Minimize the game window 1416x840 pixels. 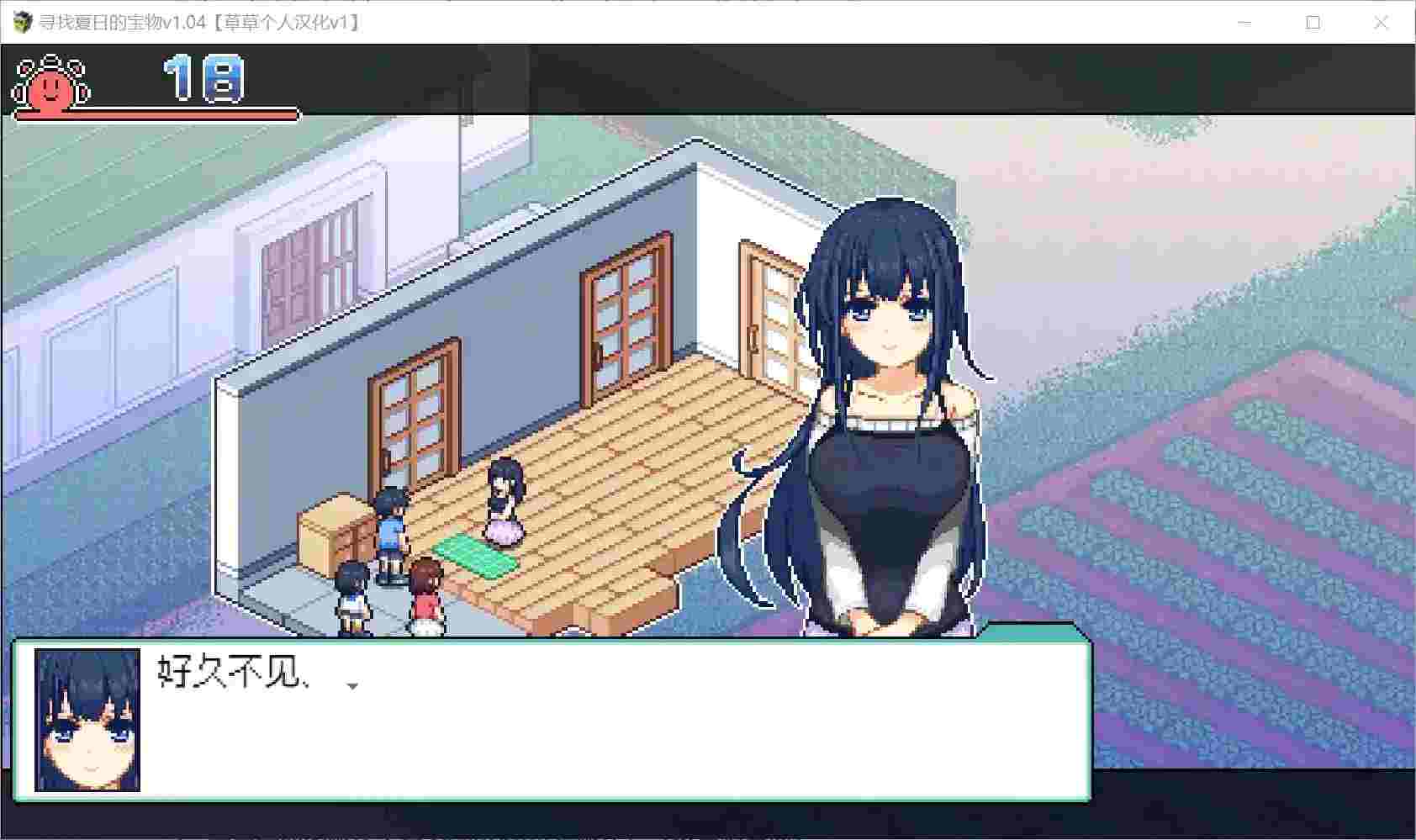(1244, 23)
